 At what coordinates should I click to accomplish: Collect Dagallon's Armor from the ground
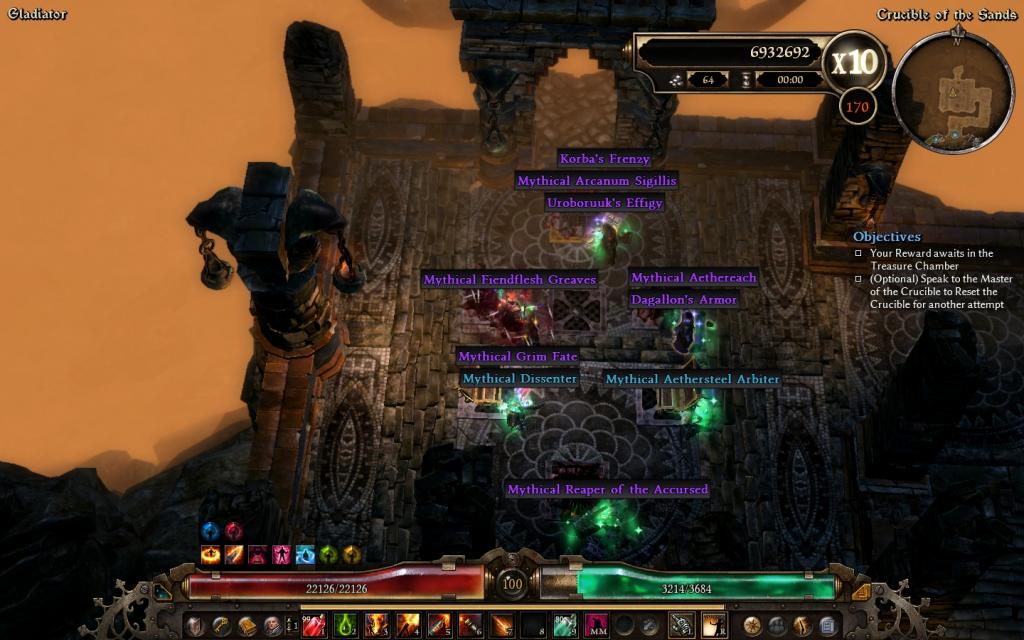[684, 300]
